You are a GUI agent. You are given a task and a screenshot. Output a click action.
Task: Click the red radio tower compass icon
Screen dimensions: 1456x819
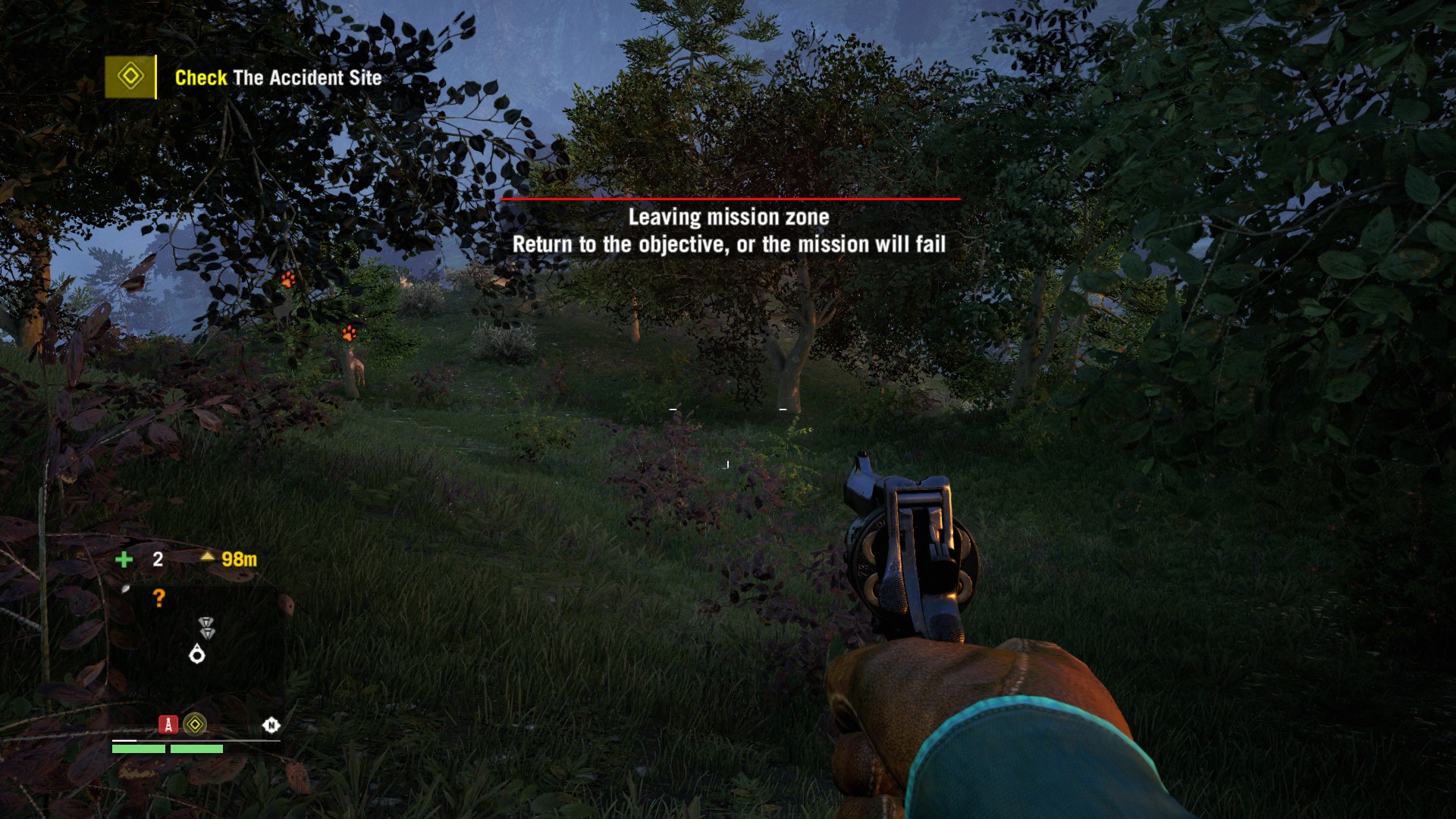pyautogui.click(x=168, y=724)
